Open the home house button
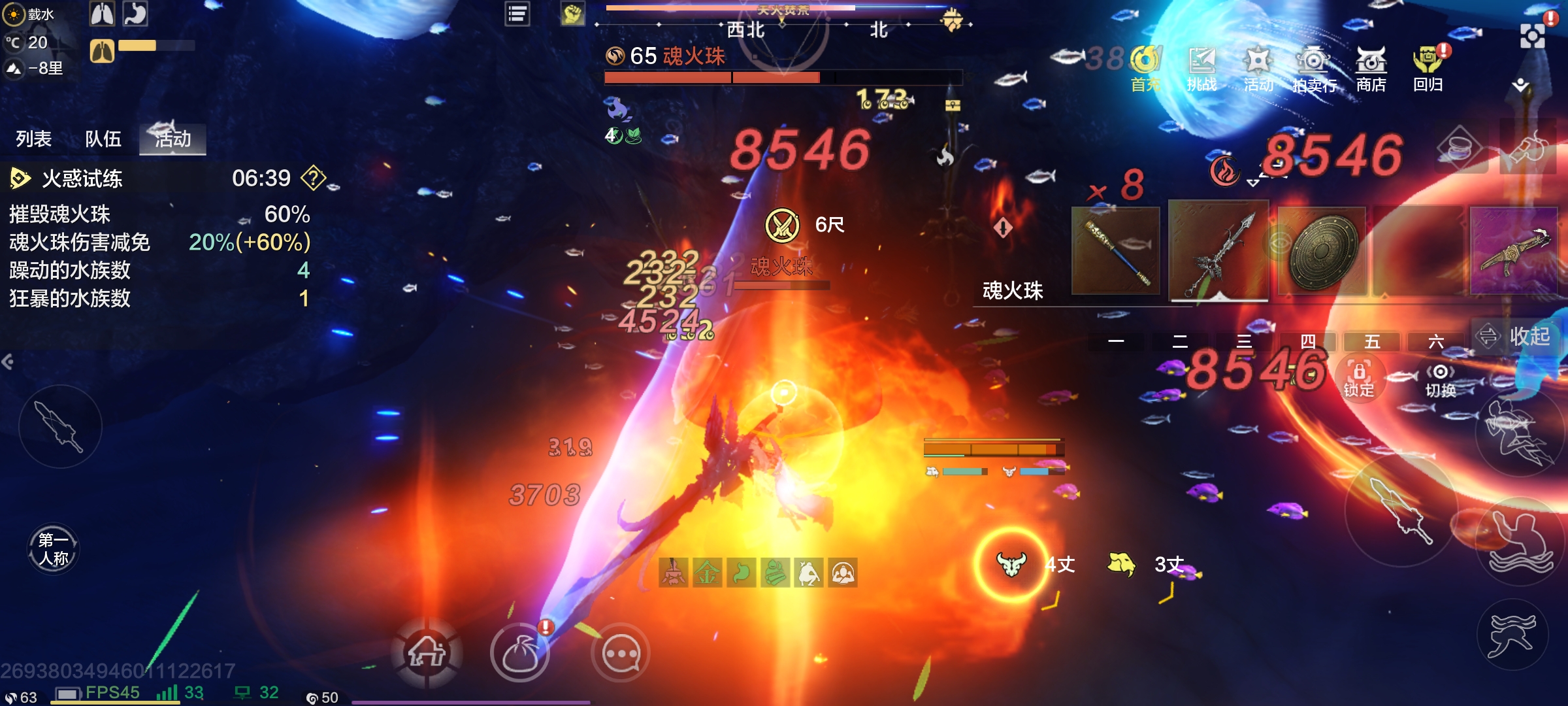Viewport: 1568px width, 706px height. tap(427, 653)
